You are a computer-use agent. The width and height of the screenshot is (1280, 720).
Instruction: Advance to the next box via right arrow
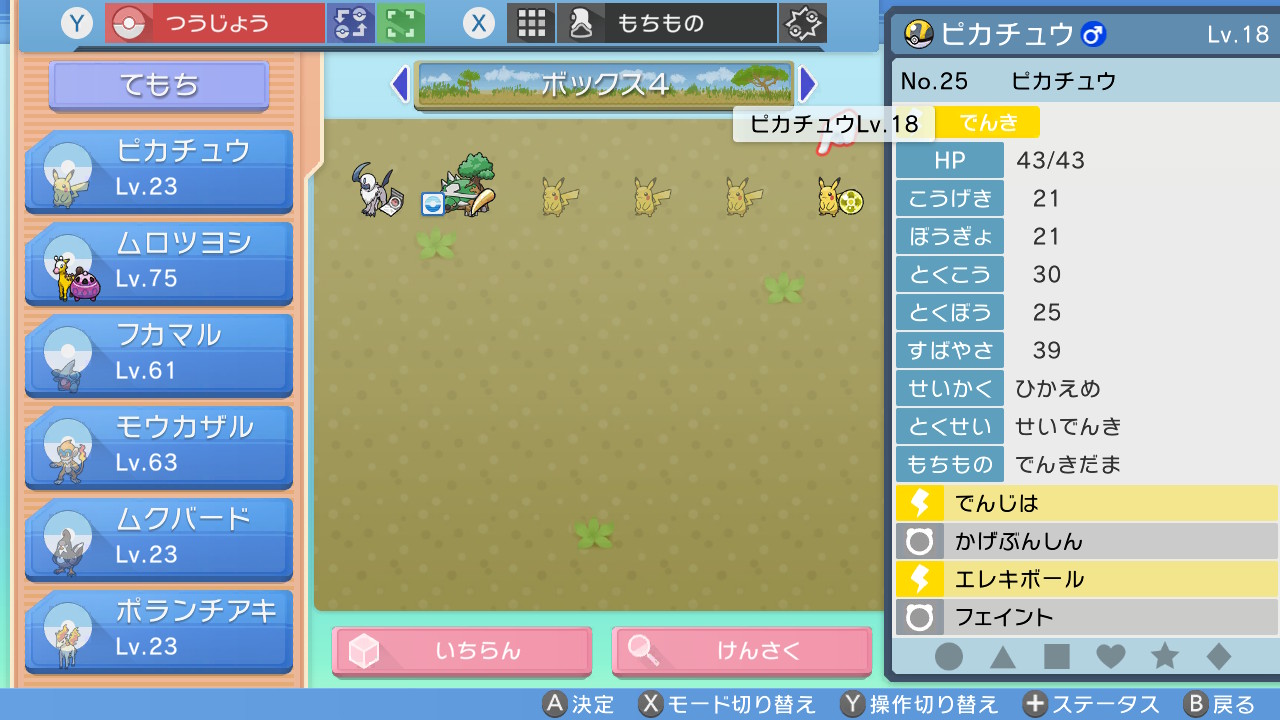coord(808,86)
